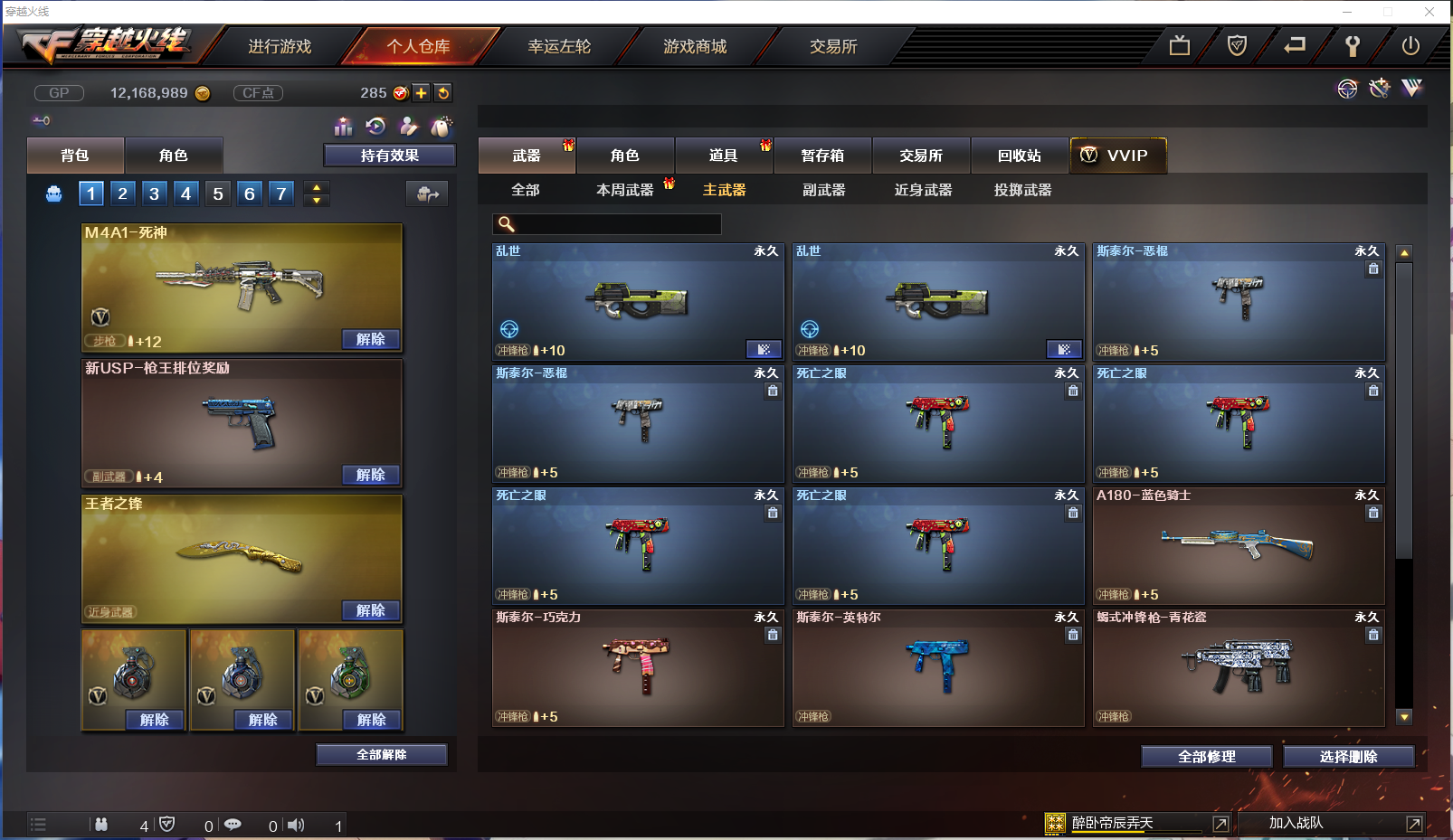1453x840 pixels.
Task: Click the weapon list scrollbar up arrow
Action: (1403, 250)
